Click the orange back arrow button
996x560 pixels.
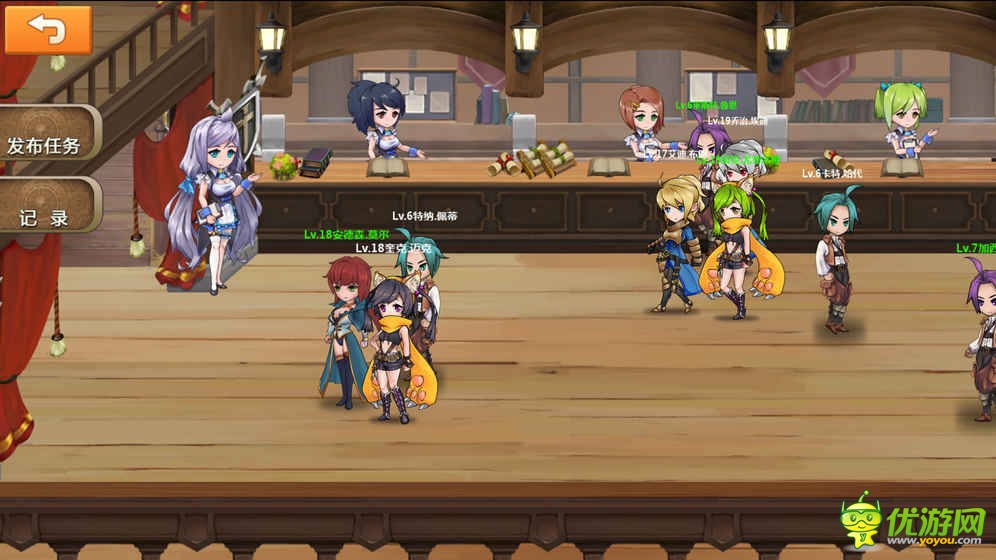[48, 29]
